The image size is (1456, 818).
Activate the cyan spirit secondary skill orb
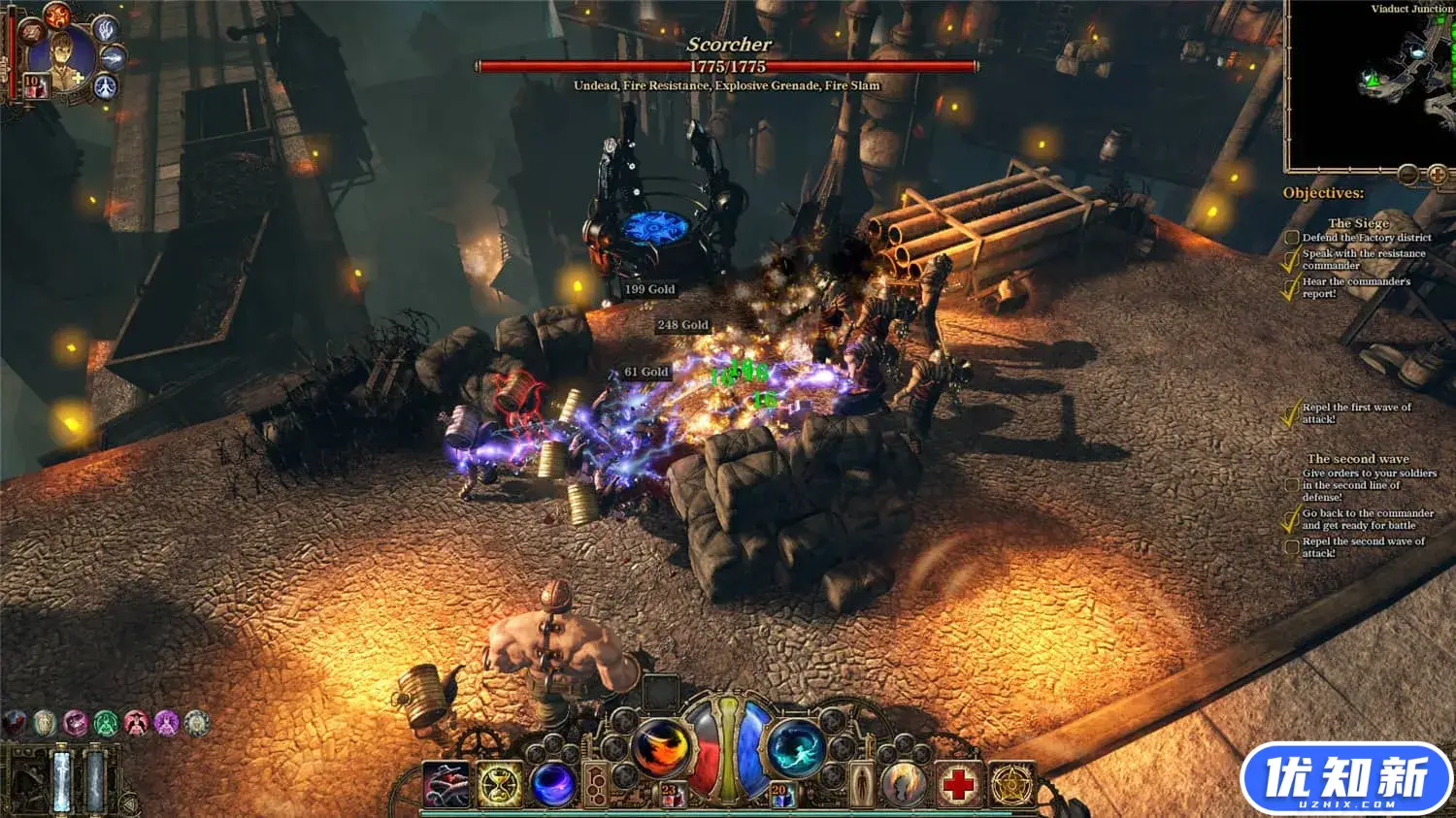[797, 748]
